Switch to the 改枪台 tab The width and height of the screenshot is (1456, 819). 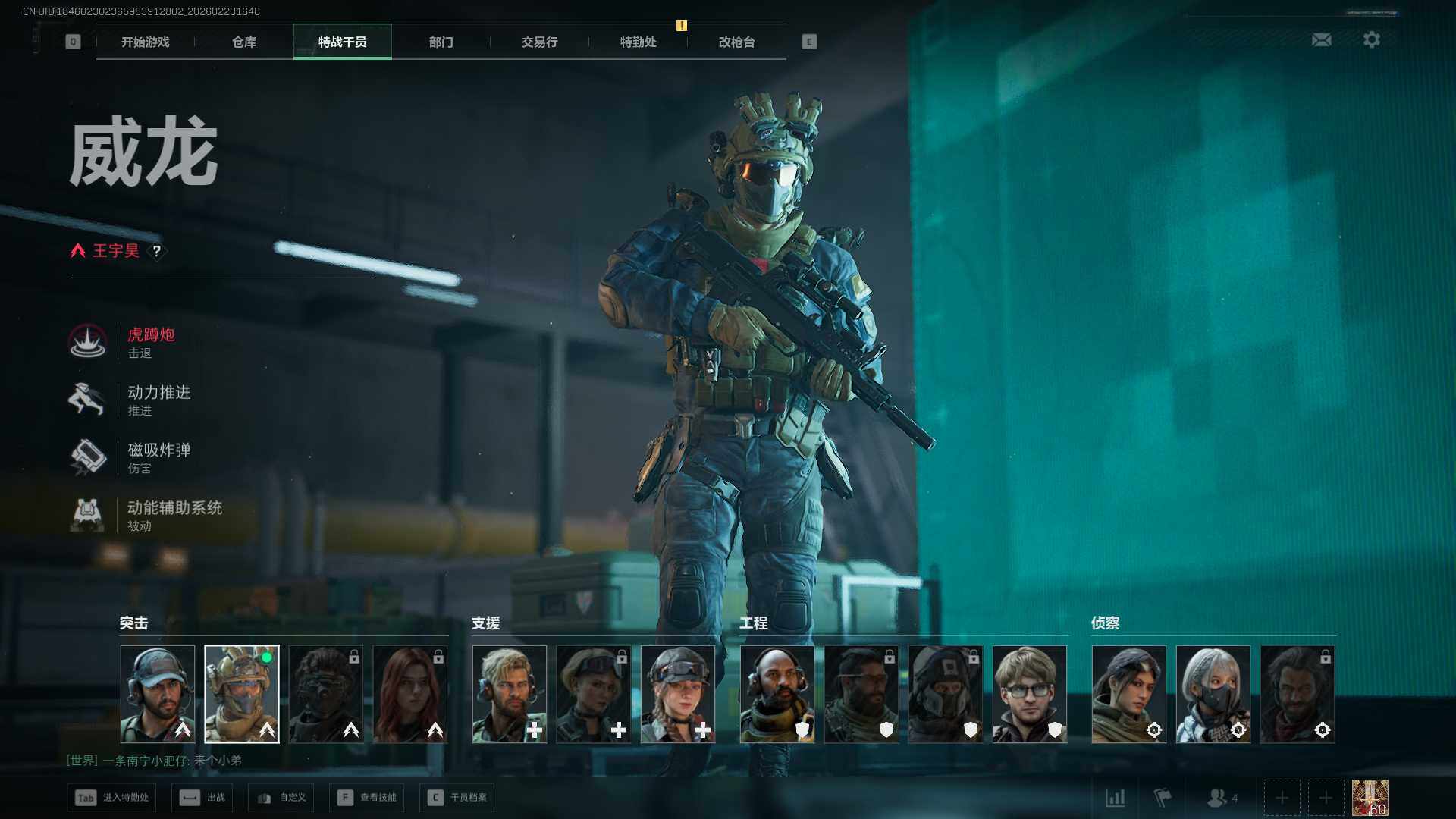click(736, 42)
